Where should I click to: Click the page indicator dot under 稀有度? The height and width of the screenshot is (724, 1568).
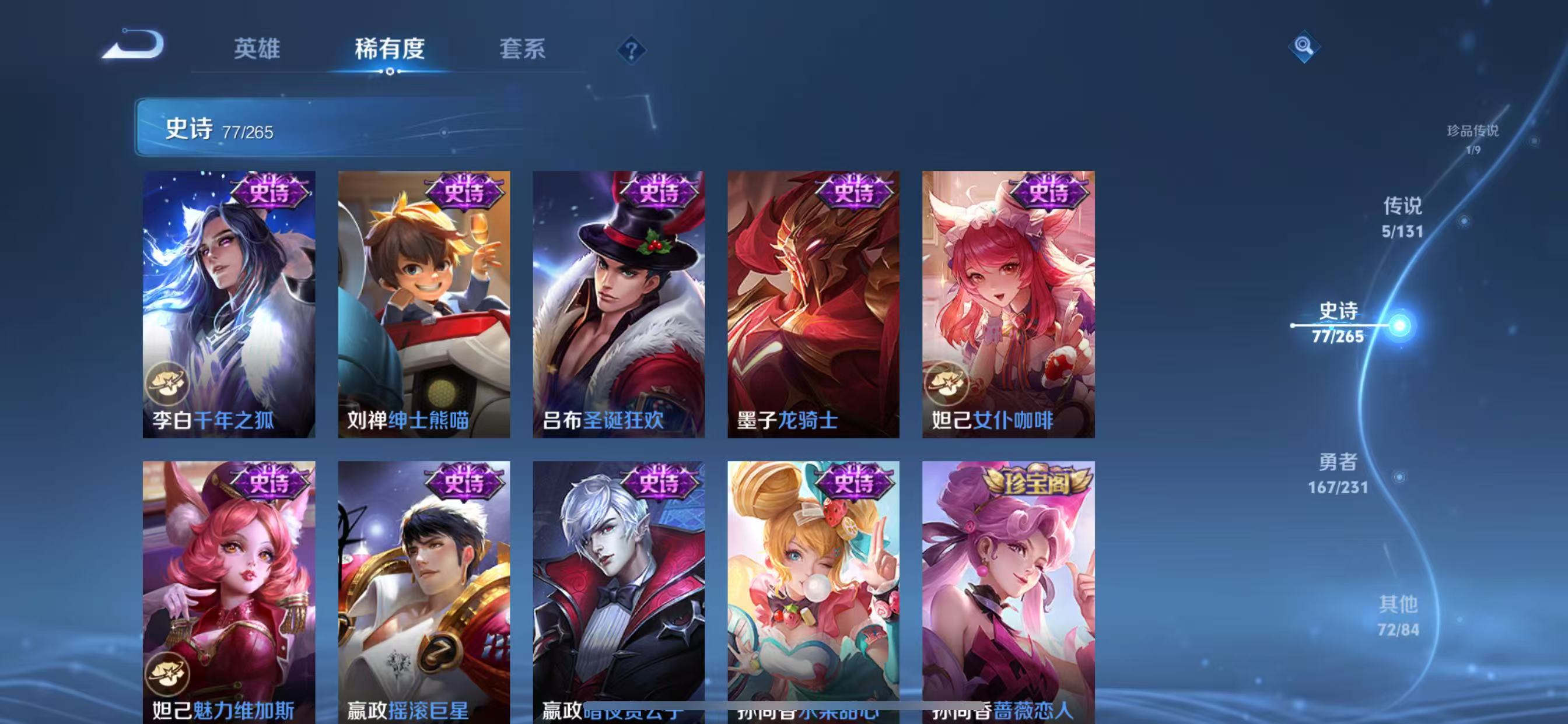pyautogui.click(x=390, y=71)
